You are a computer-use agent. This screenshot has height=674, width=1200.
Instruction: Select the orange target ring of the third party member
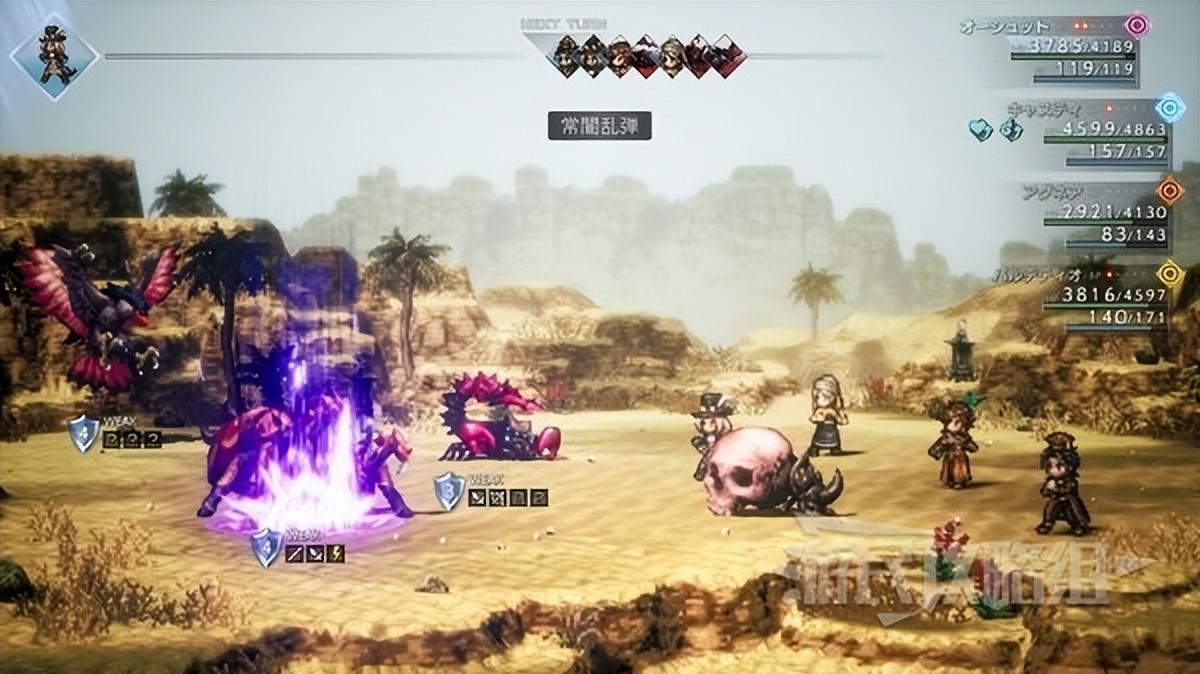[1169, 190]
